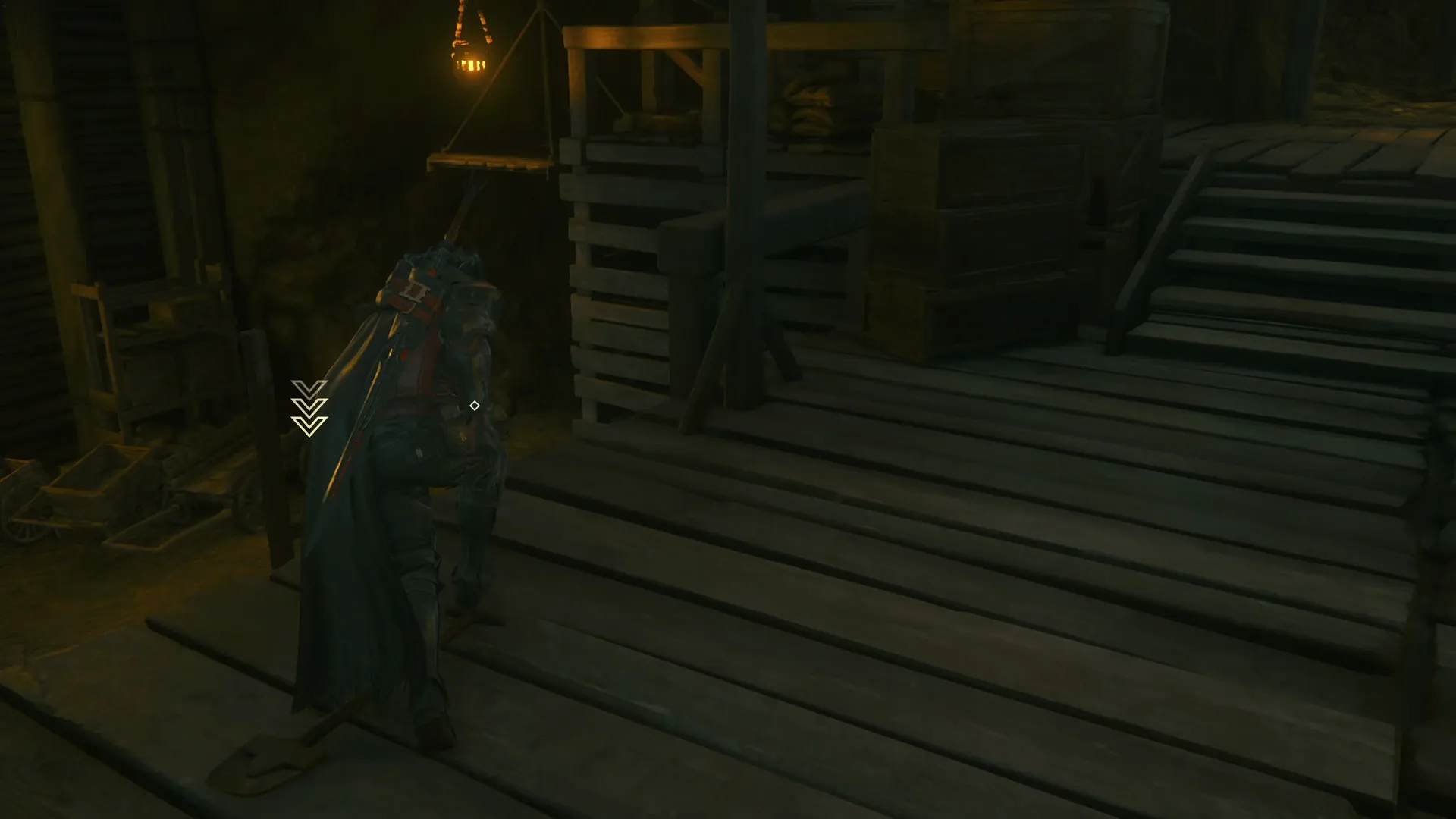
Task: Select the white diamond aiming reticle
Action: click(x=475, y=406)
